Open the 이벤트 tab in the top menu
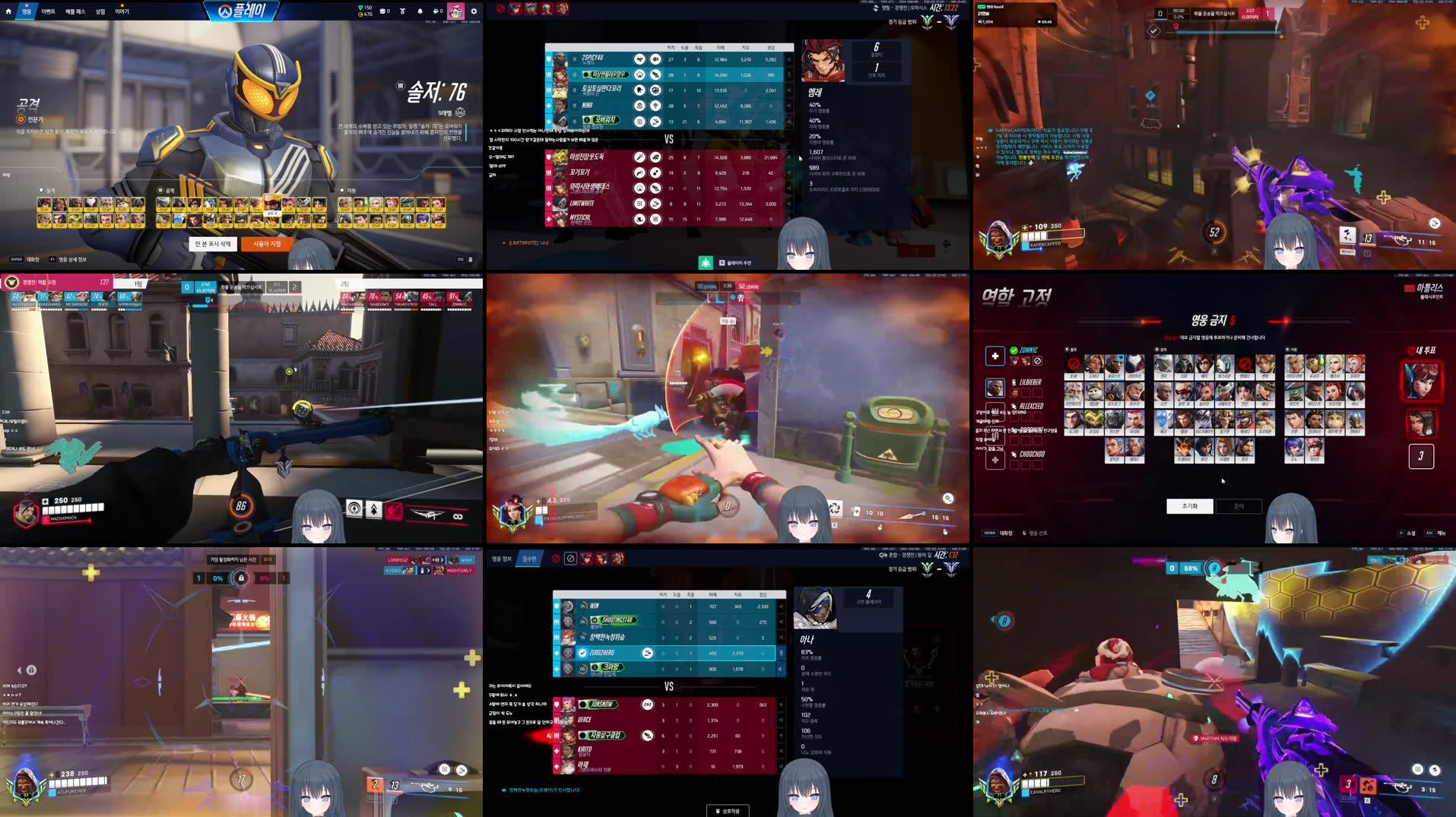The image size is (1456, 817). [x=48, y=11]
